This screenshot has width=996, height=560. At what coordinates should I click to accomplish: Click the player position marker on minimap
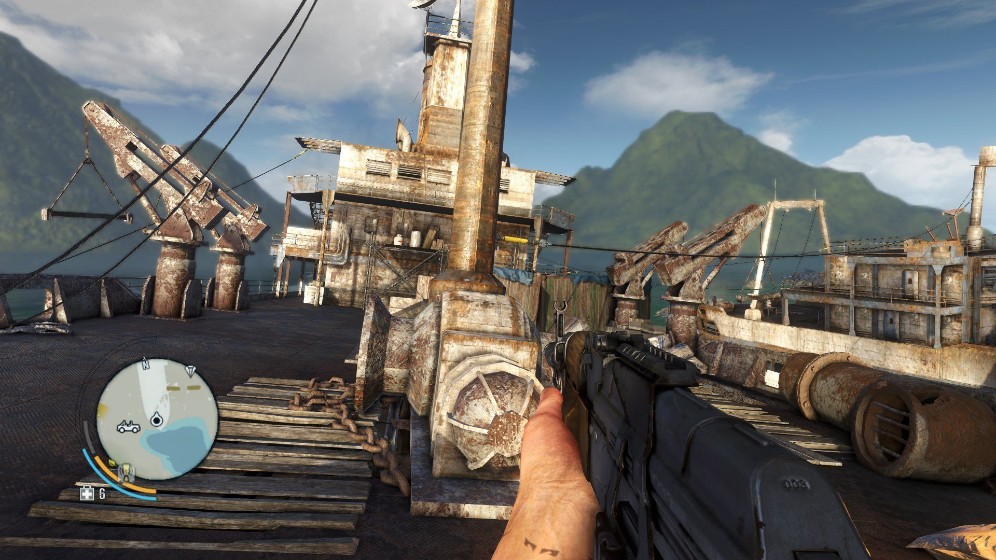tap(156, 421)
